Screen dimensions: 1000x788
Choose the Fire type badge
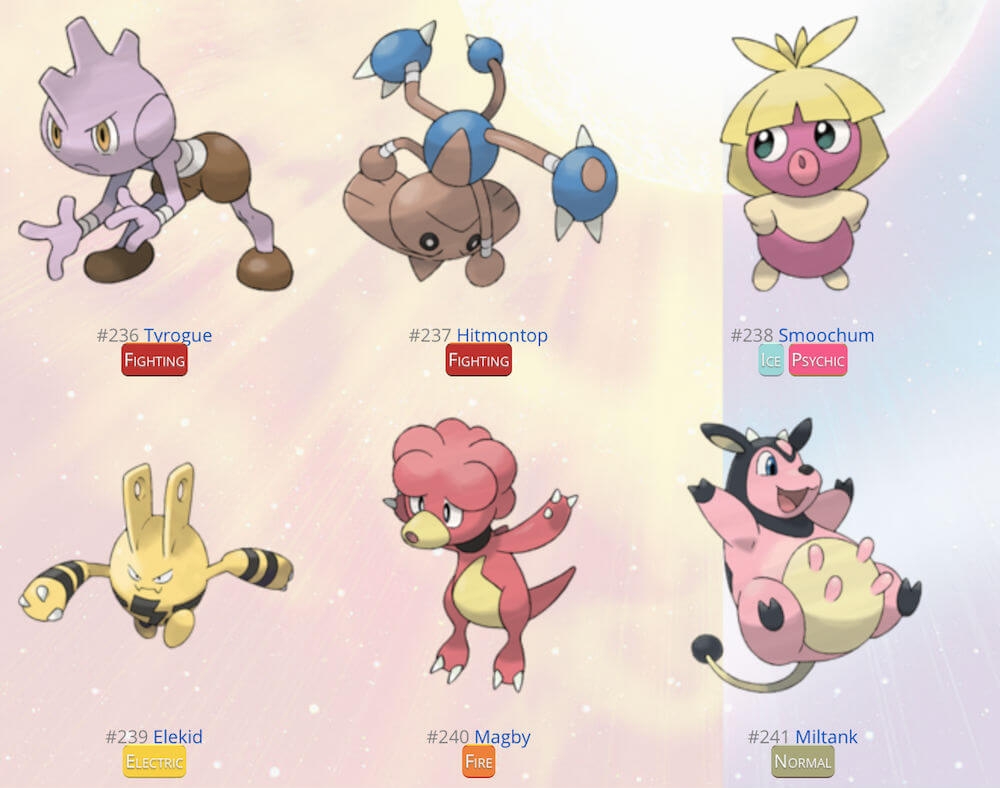478,762
